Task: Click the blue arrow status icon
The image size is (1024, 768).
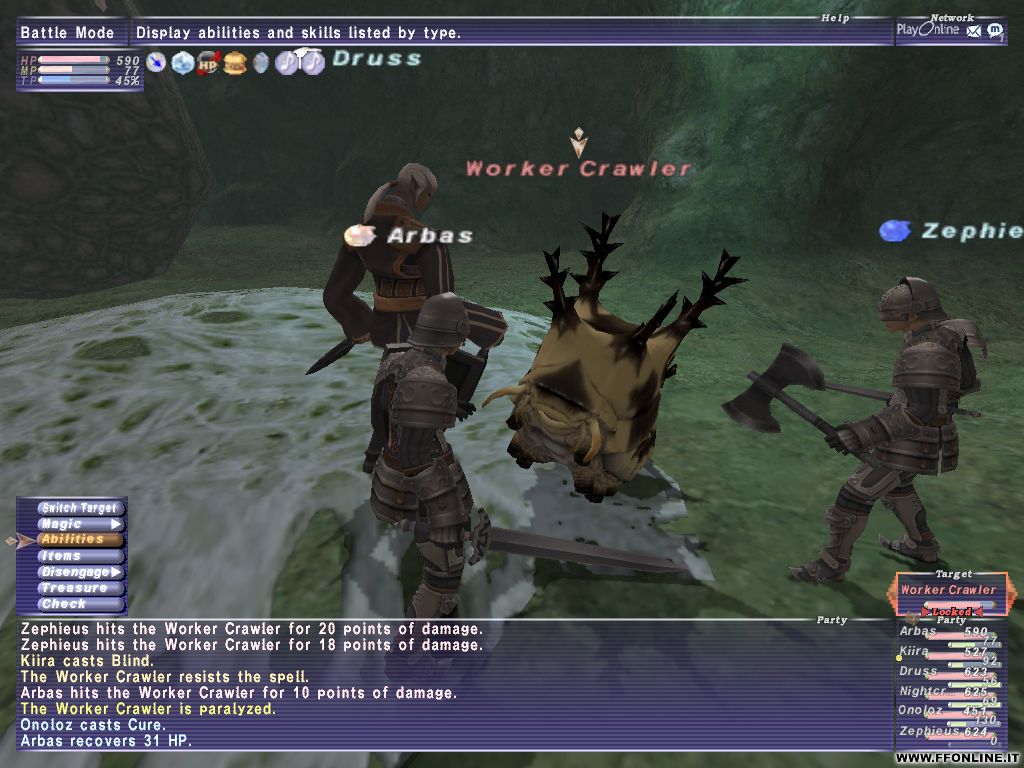Action: [x=157, y=63]
